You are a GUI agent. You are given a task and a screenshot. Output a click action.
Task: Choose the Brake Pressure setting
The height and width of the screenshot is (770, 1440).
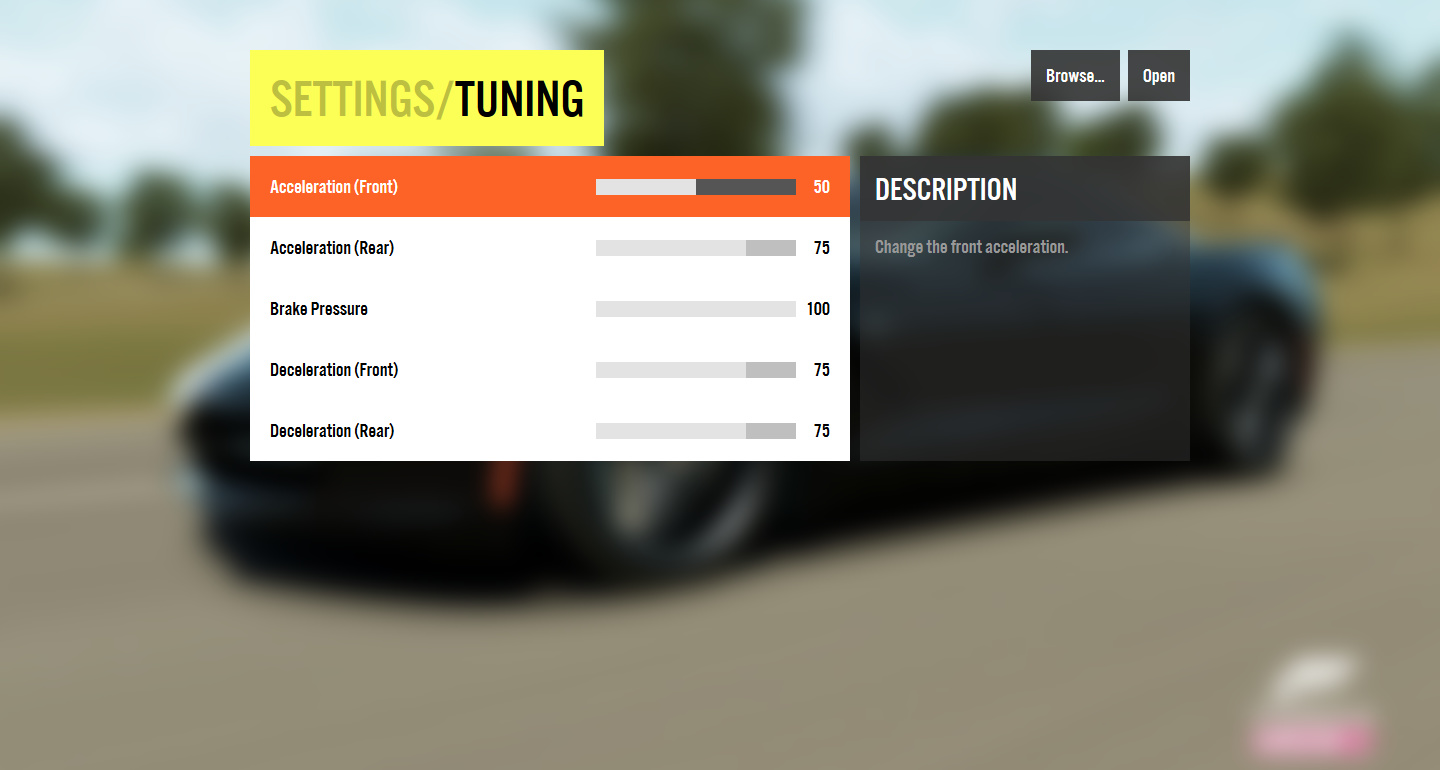319,309
